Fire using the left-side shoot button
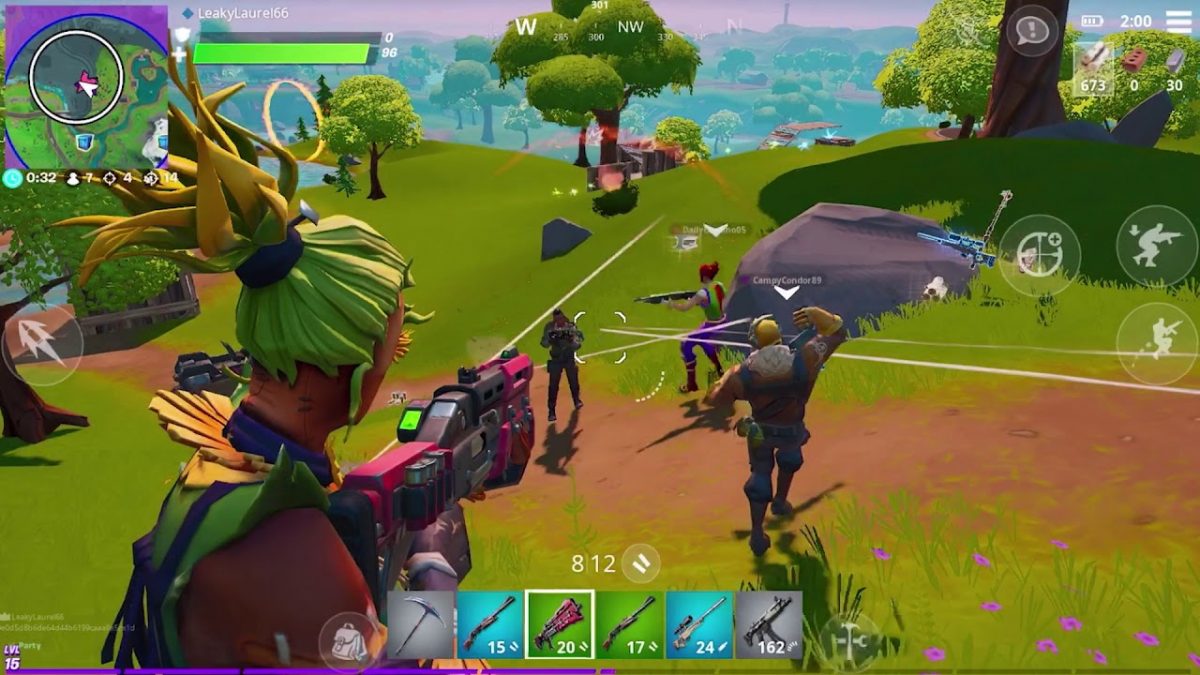Image resolution: width=1200 pixels, height=675 pixels. click(x=42, y=344)
